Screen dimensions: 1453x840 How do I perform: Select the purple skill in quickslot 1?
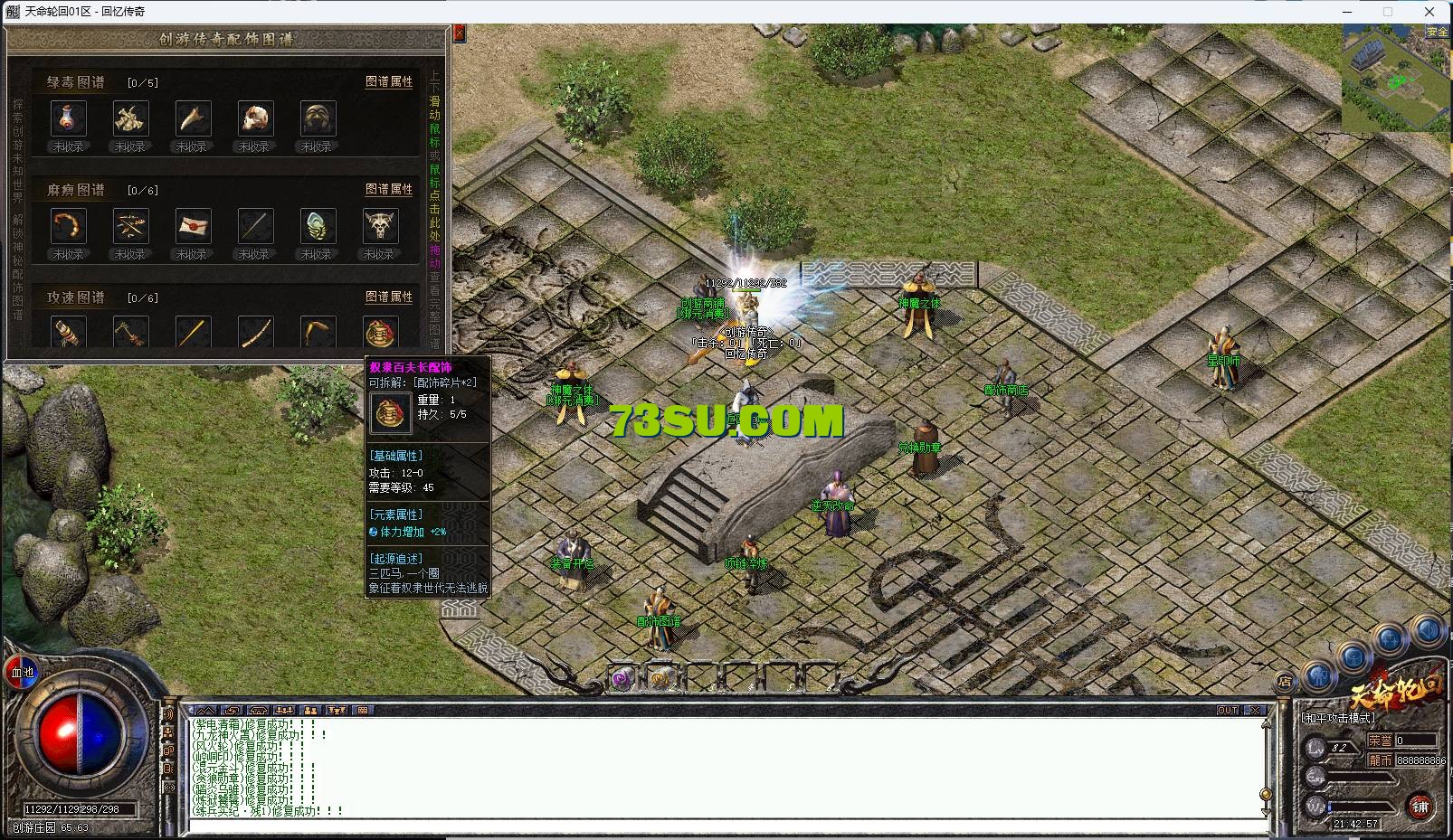click(622, 680)
